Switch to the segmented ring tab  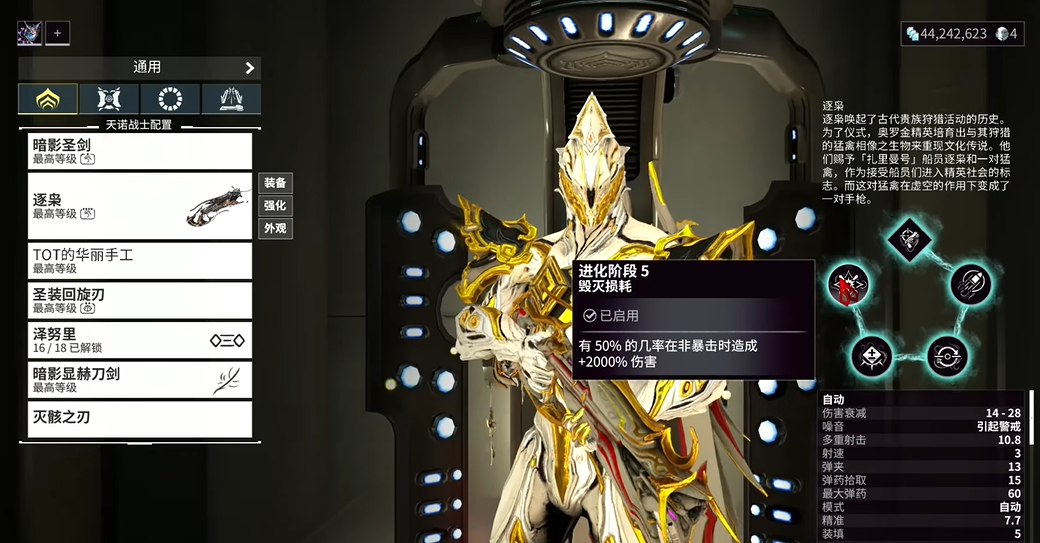pyautogui.click(x=171, y=99)
